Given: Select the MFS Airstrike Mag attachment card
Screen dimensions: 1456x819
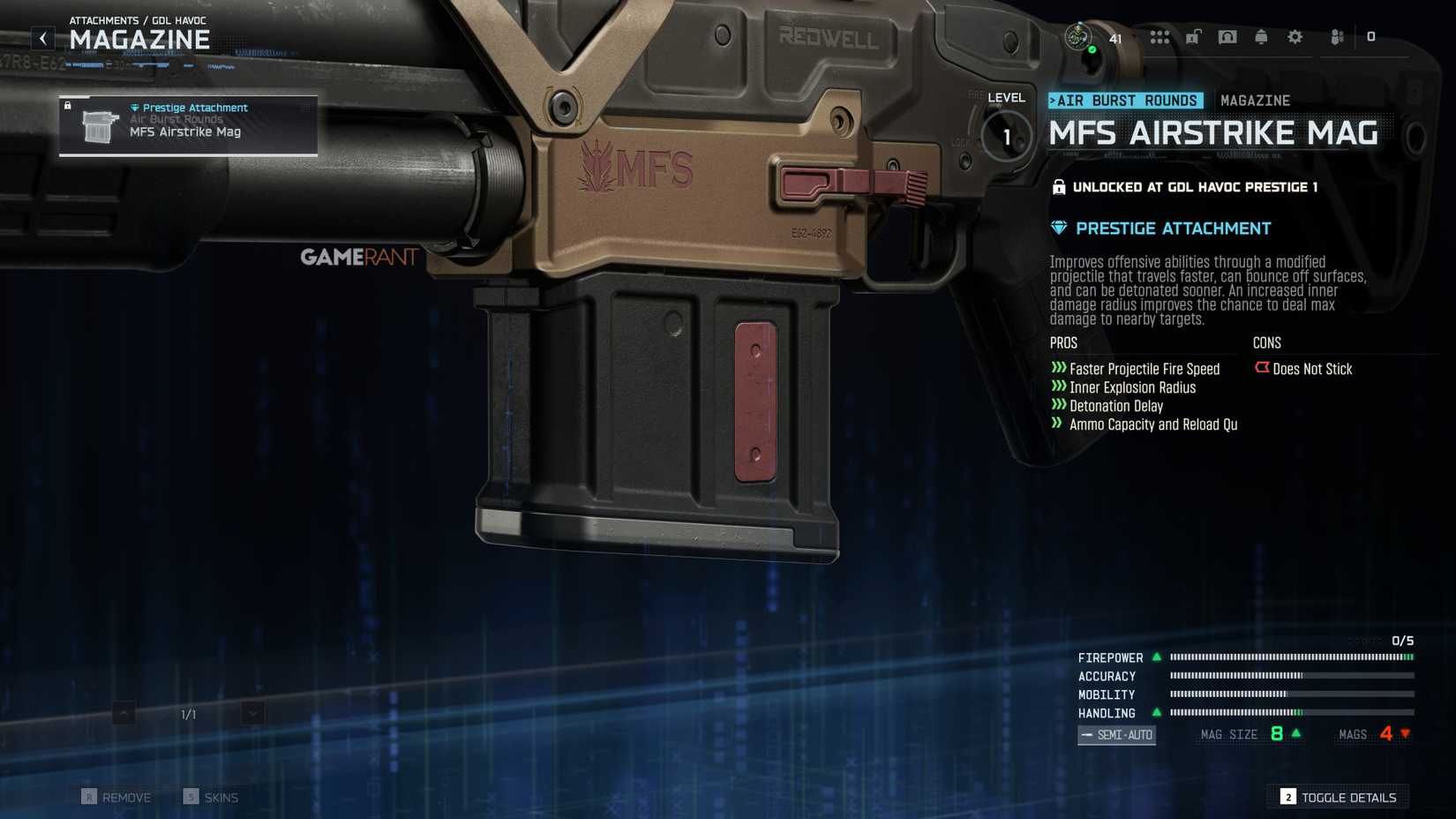Looking at the screenshot, I should click(187, 126).
